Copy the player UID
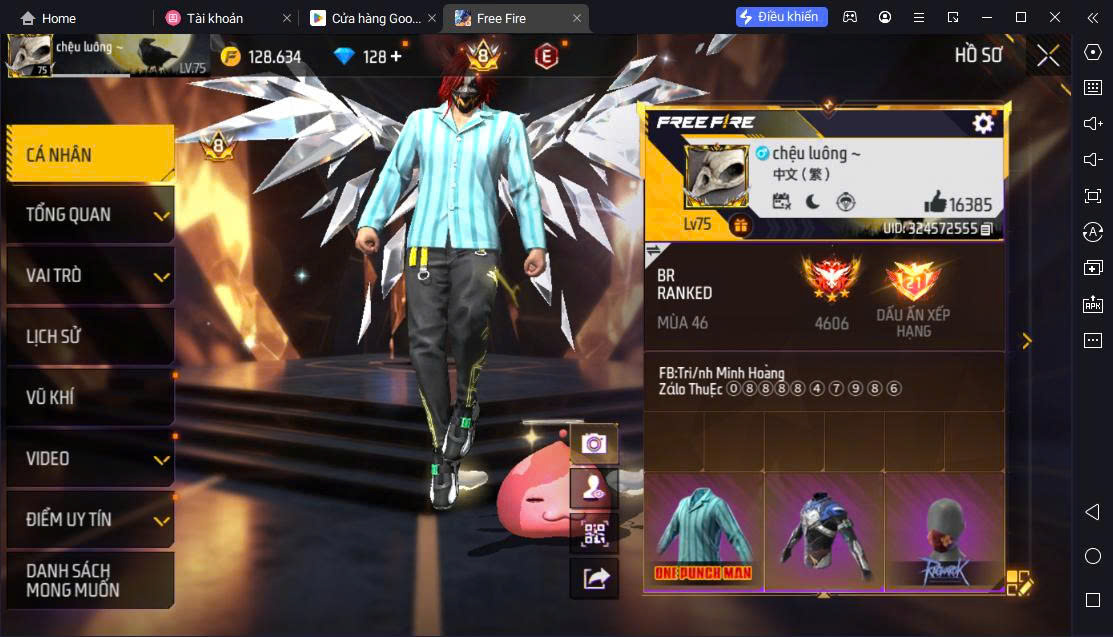1113x637 pixels. coord(986,229)
